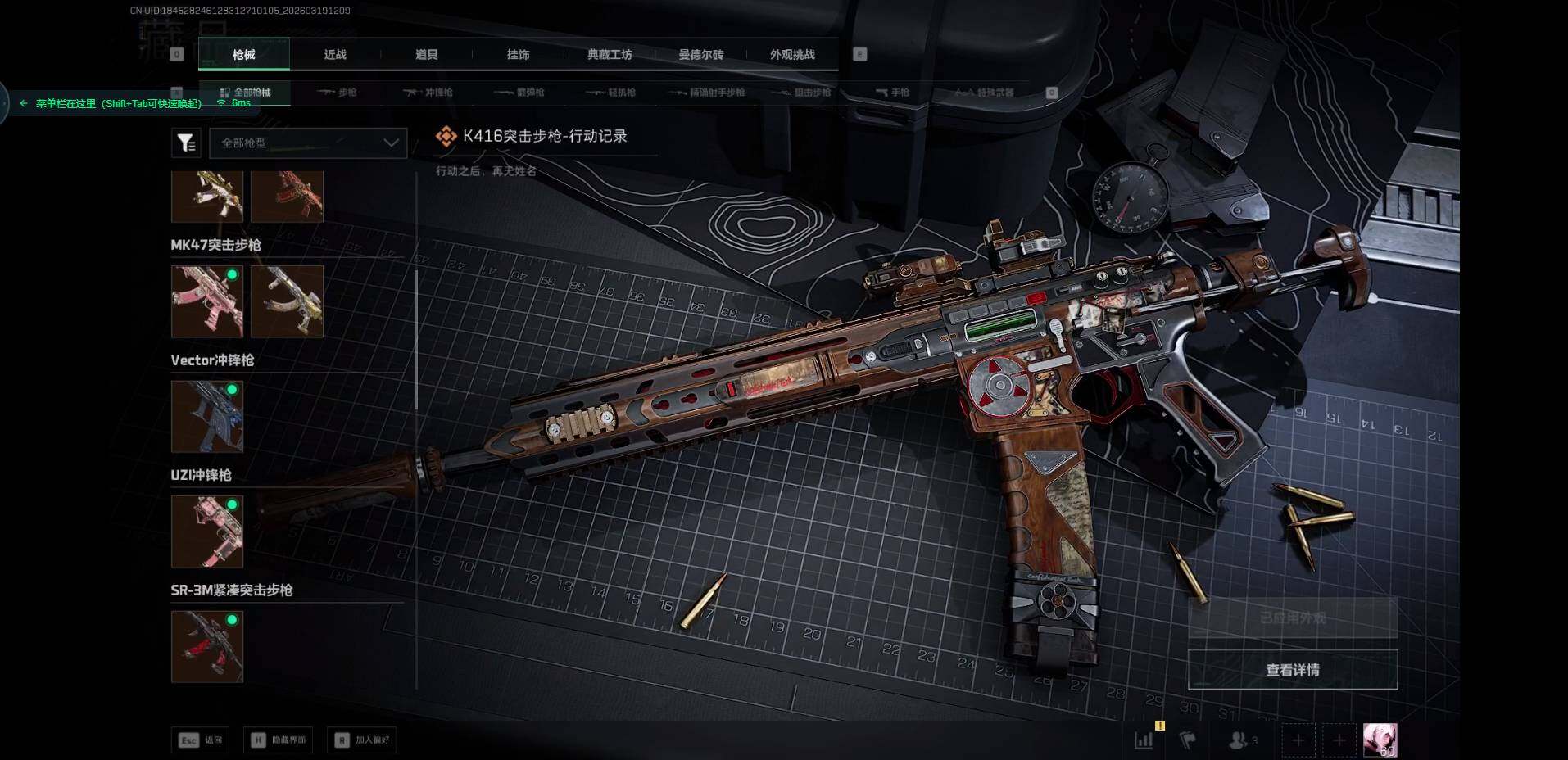Select the 挂饰 charms tab
1568x760 pixels.
point(518,55)
